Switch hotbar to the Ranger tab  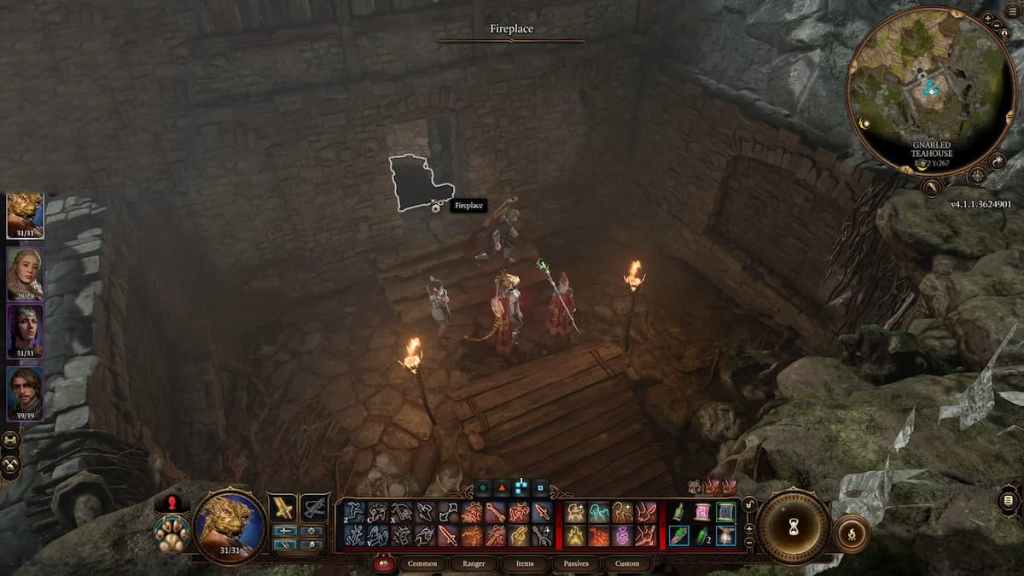click(x=474, y=564)
